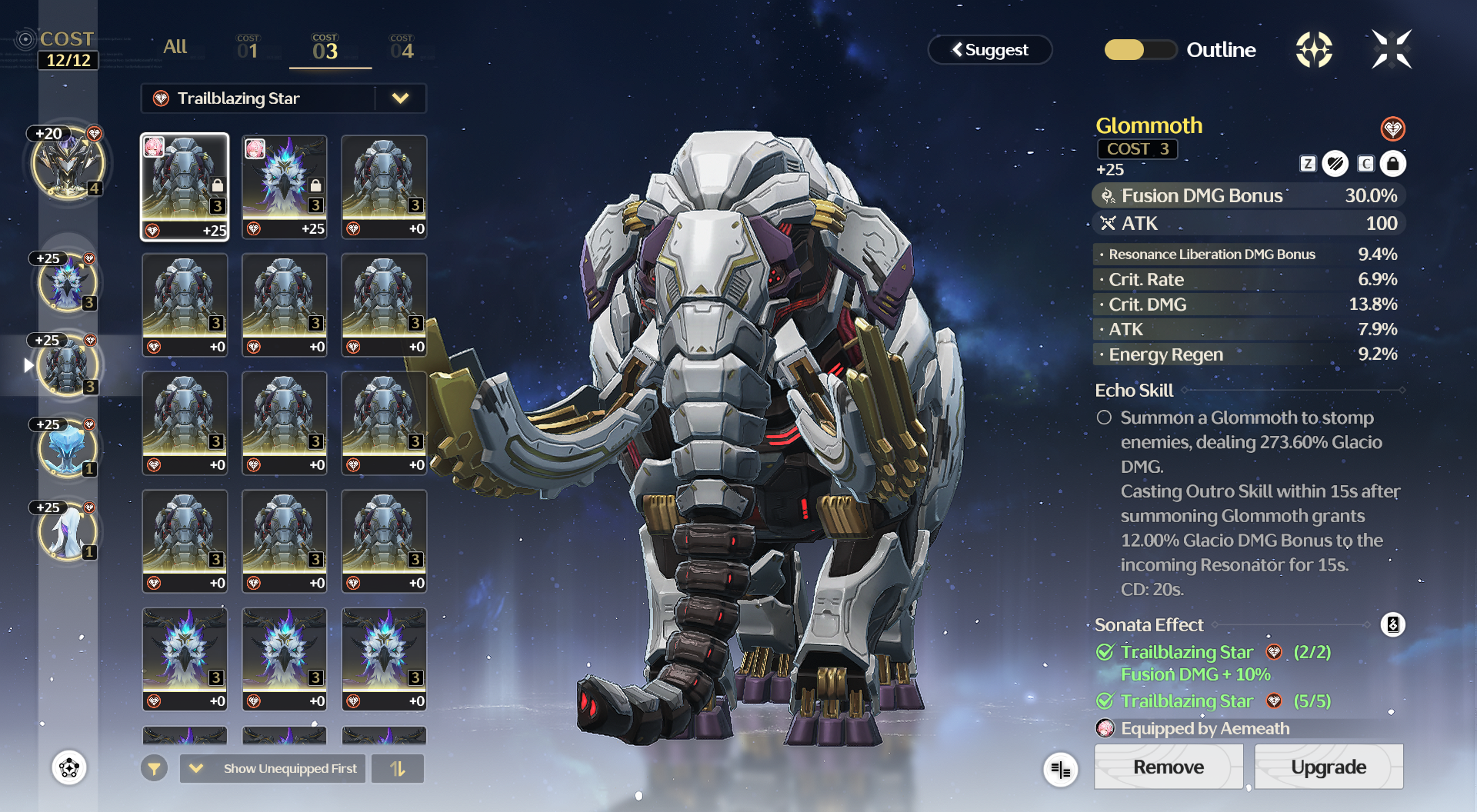
Task: Upgrade the Glommoth echo
Action: click(x=1329, y=767)
